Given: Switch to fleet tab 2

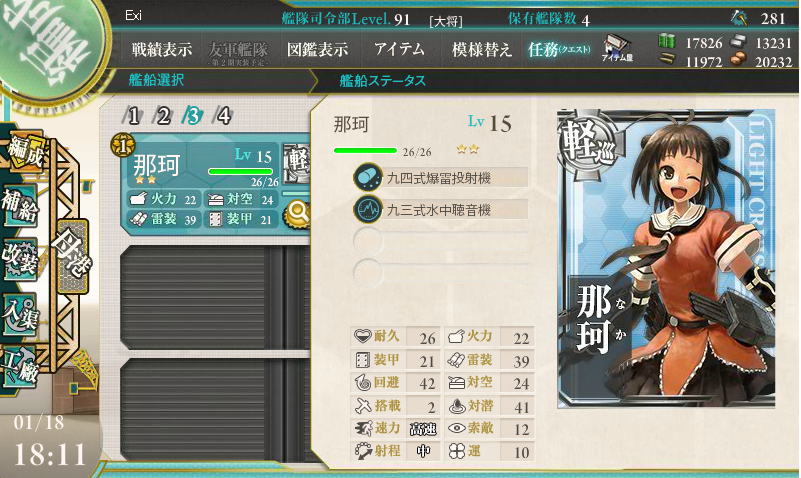Looking at the screenshot, I should tap(164, 116).
